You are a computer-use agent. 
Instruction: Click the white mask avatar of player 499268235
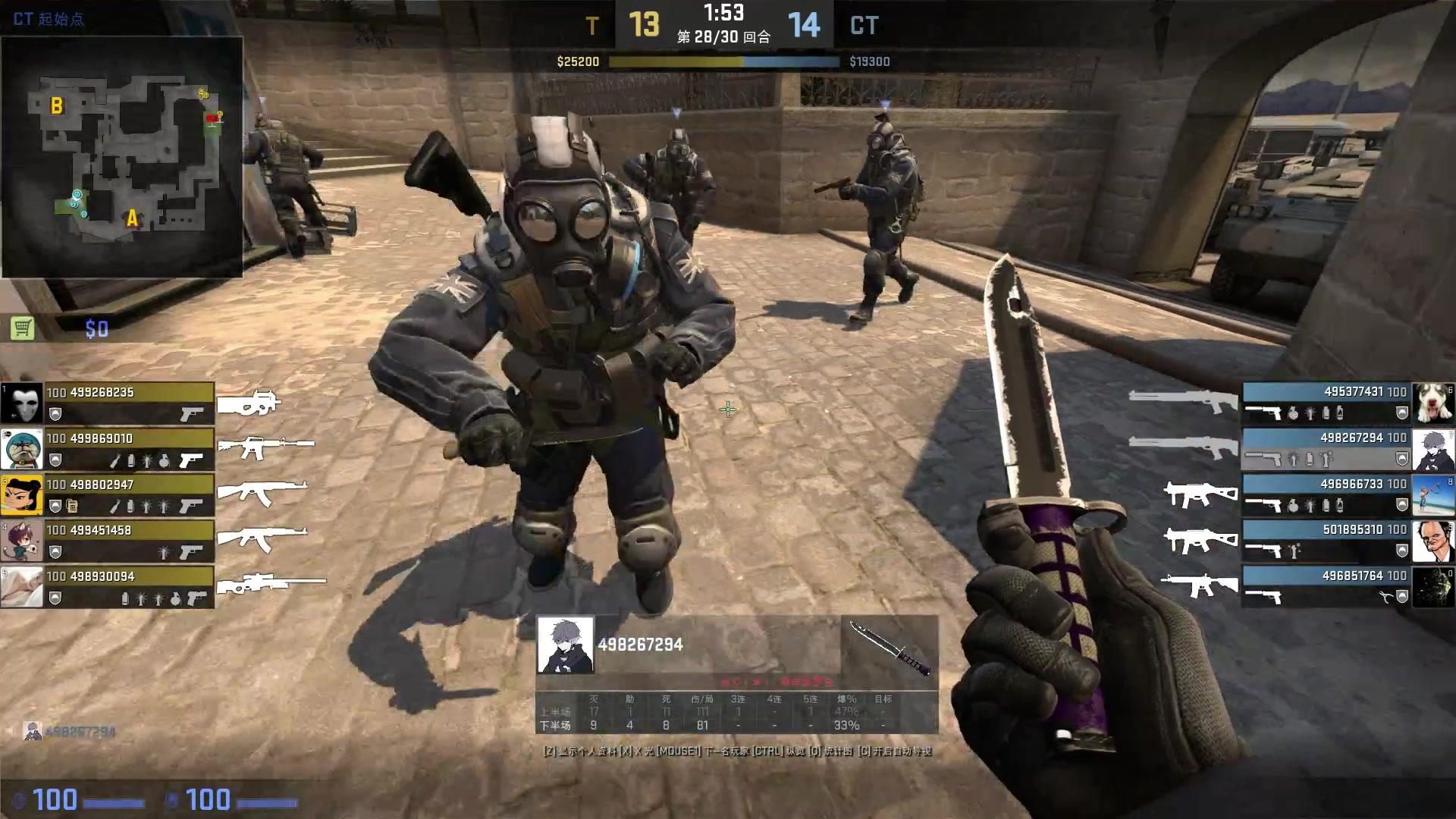click(22, 403)
